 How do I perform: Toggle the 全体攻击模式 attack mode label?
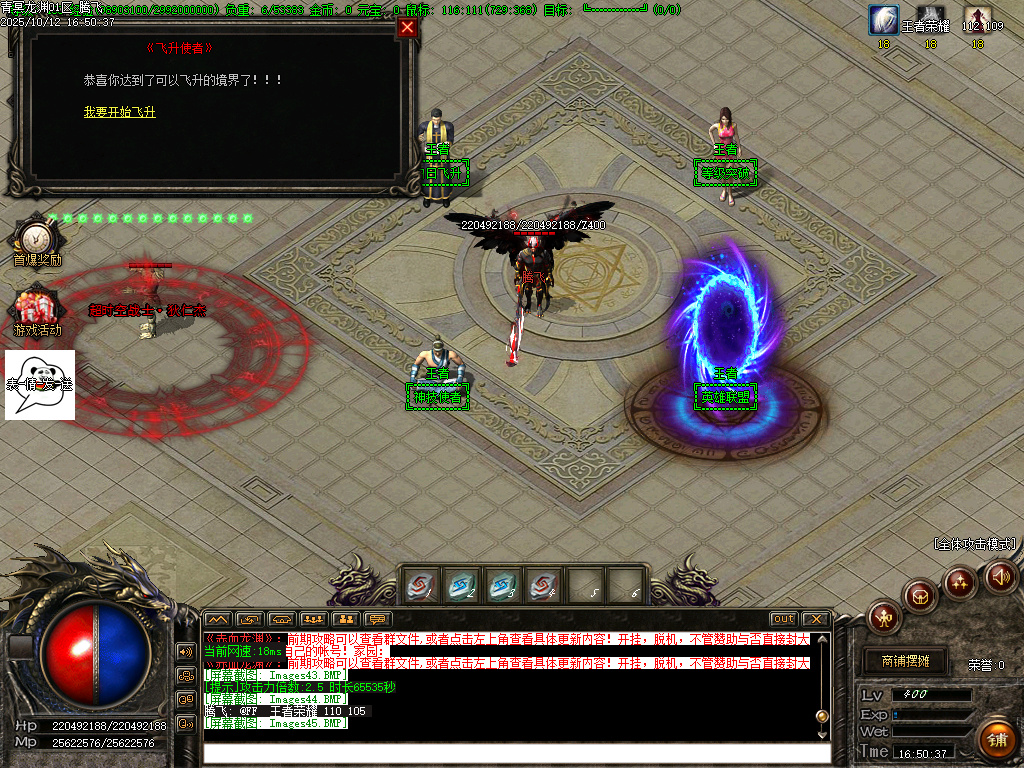click(975, 544)
